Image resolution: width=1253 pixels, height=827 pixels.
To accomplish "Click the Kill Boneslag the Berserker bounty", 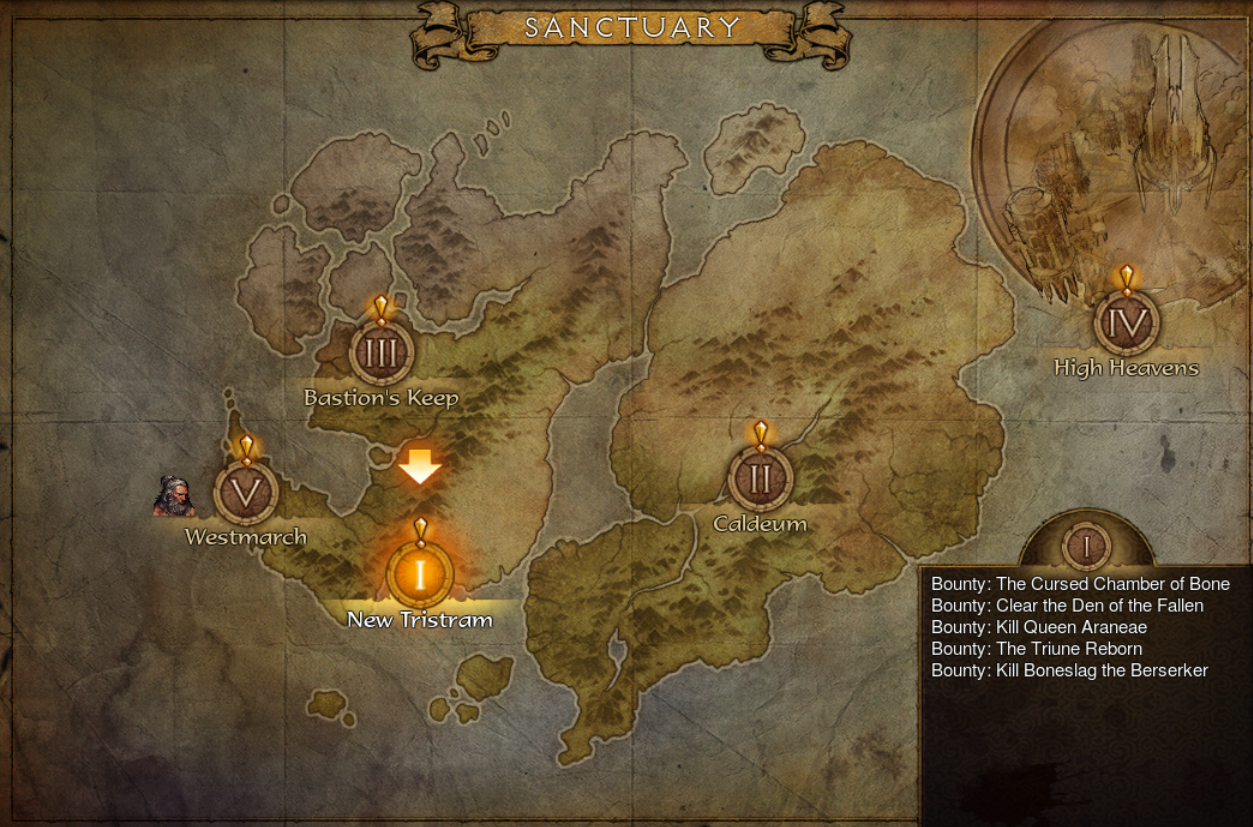I will 1069,671.
